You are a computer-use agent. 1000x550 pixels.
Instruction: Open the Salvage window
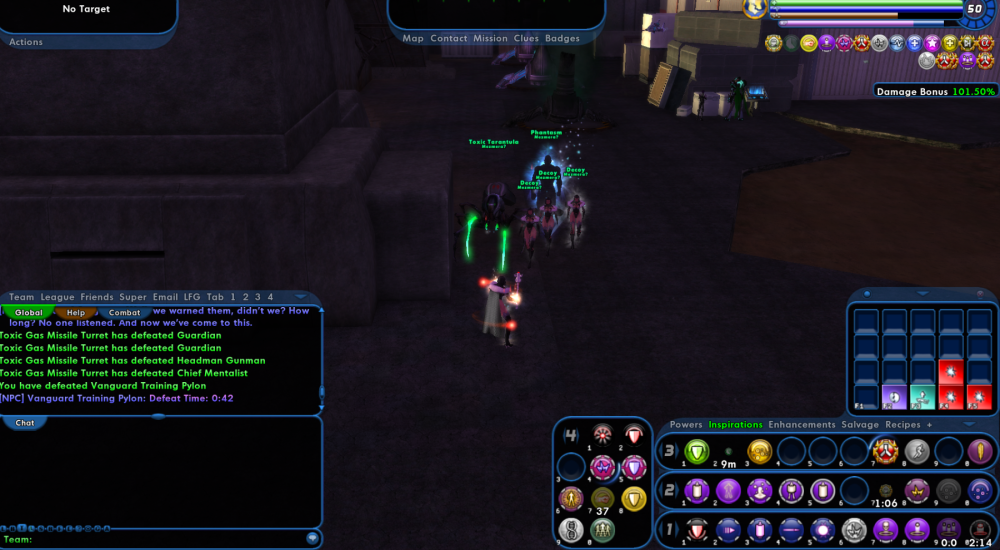coord(859,425)
